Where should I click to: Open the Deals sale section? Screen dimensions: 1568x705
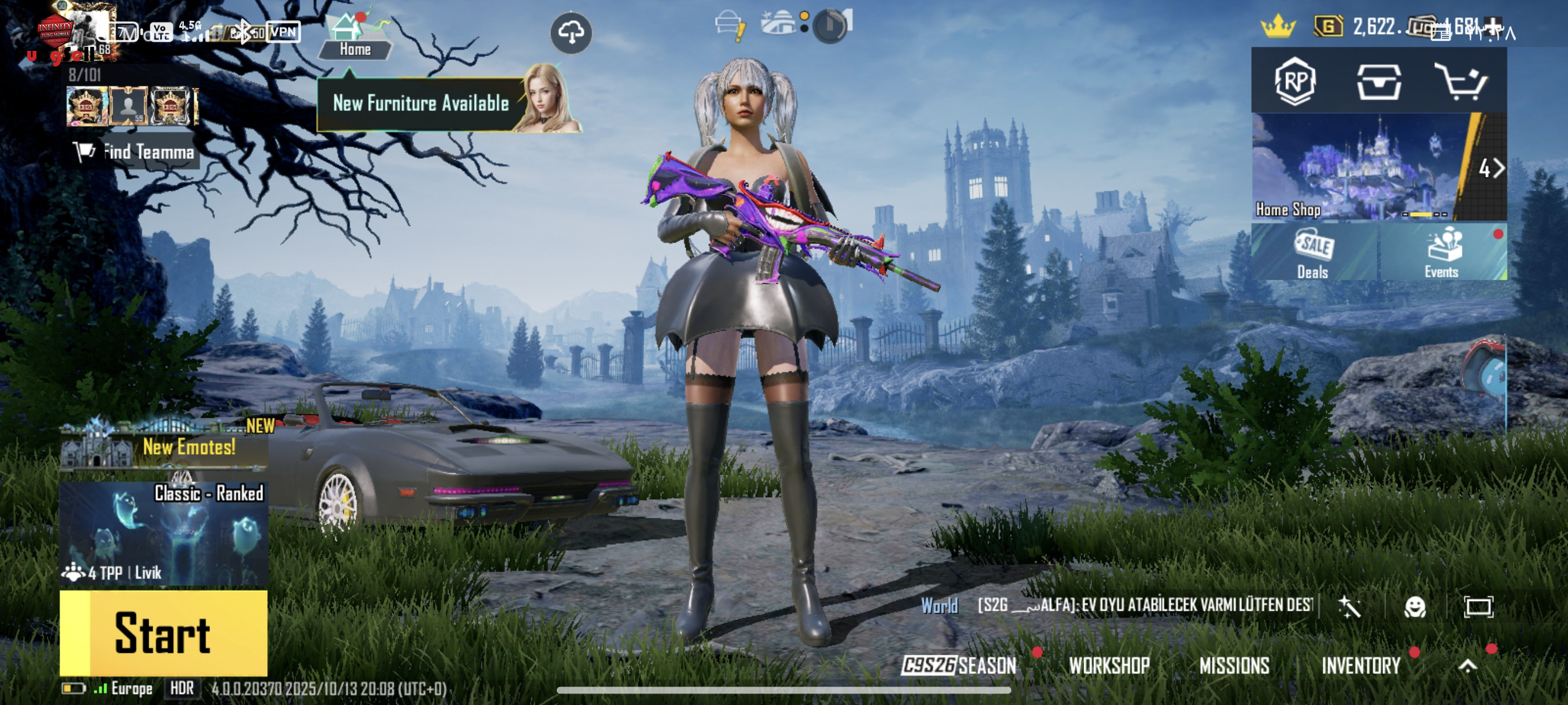pyautogui.click(x=1314, y=253)
